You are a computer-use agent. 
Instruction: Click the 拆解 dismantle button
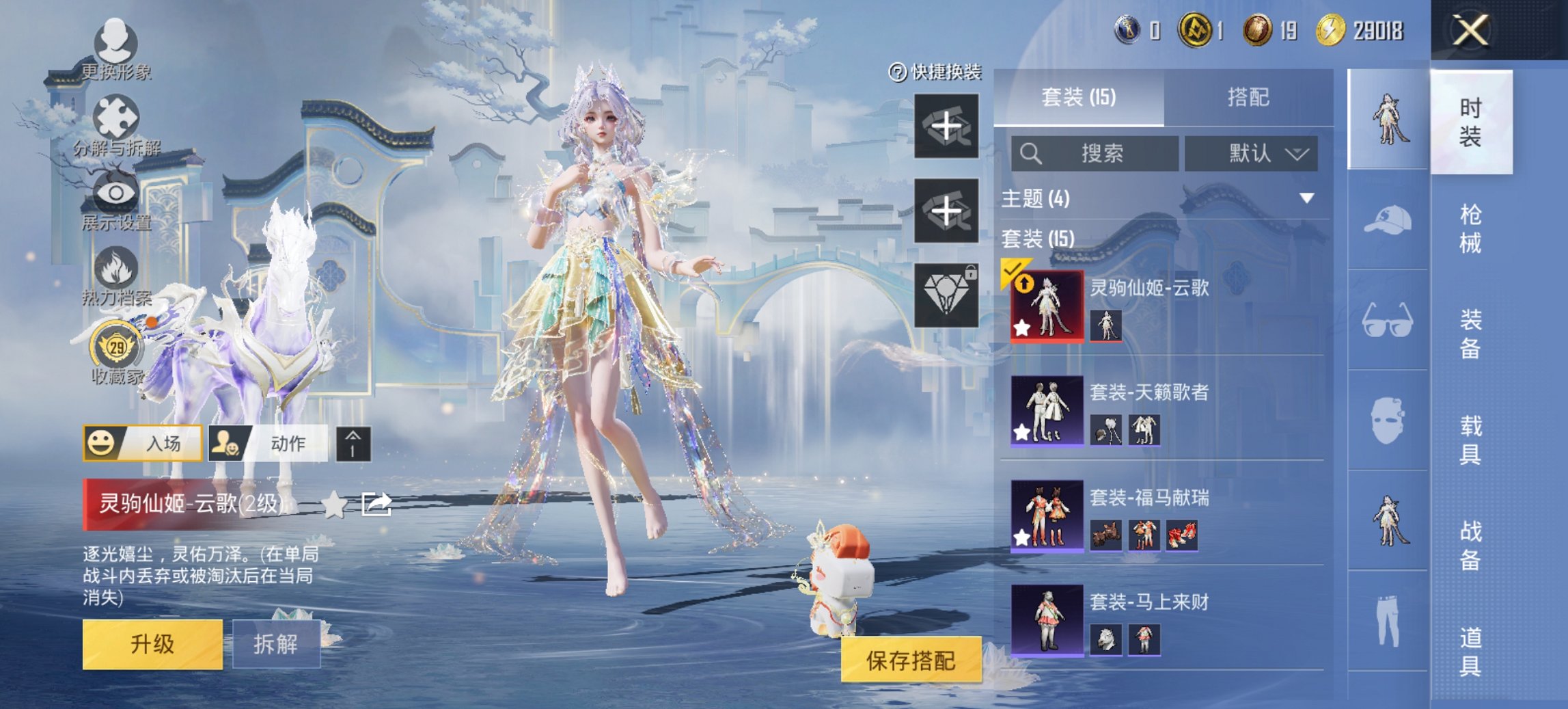coord(276,644)
